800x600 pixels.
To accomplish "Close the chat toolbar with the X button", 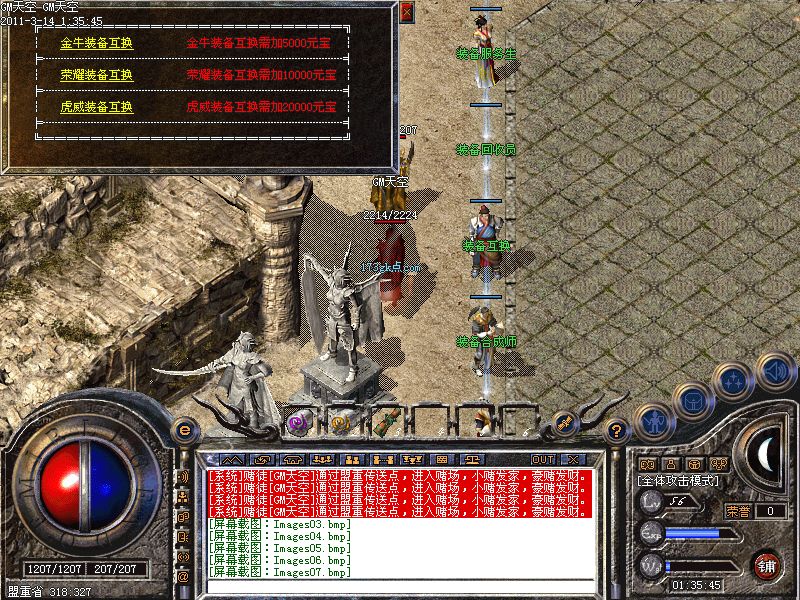I will (573, 459).
